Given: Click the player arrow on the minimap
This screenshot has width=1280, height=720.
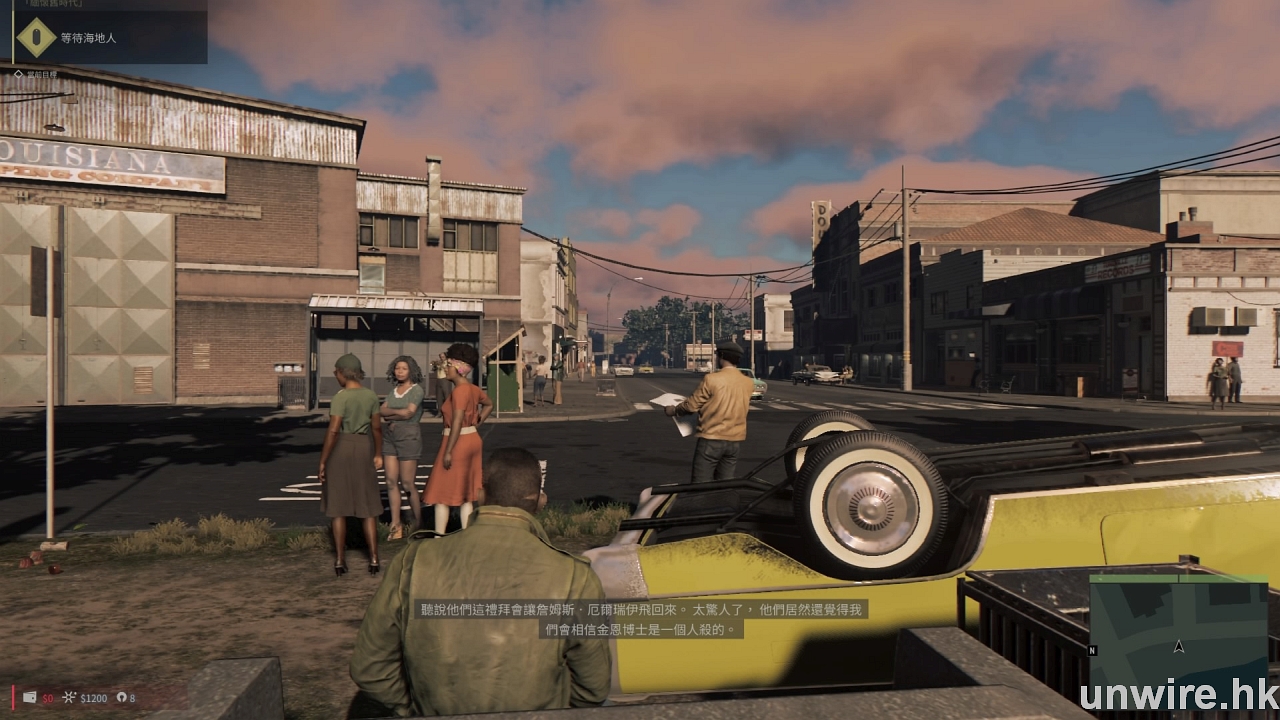Looking at the screenshot, I should click(1179, 647).
